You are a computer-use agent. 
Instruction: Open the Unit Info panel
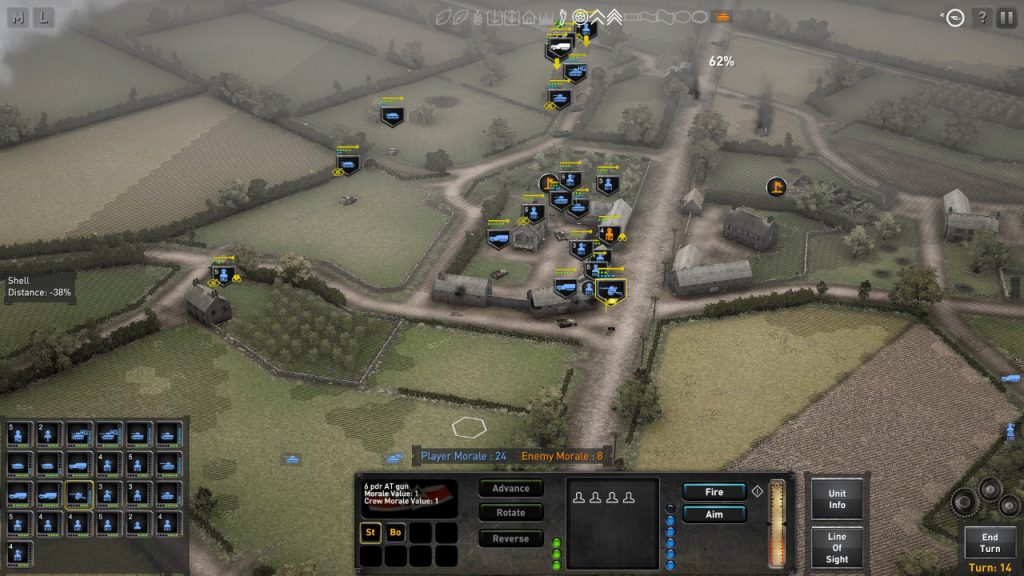pyautogui.click(x=837, y=498)
